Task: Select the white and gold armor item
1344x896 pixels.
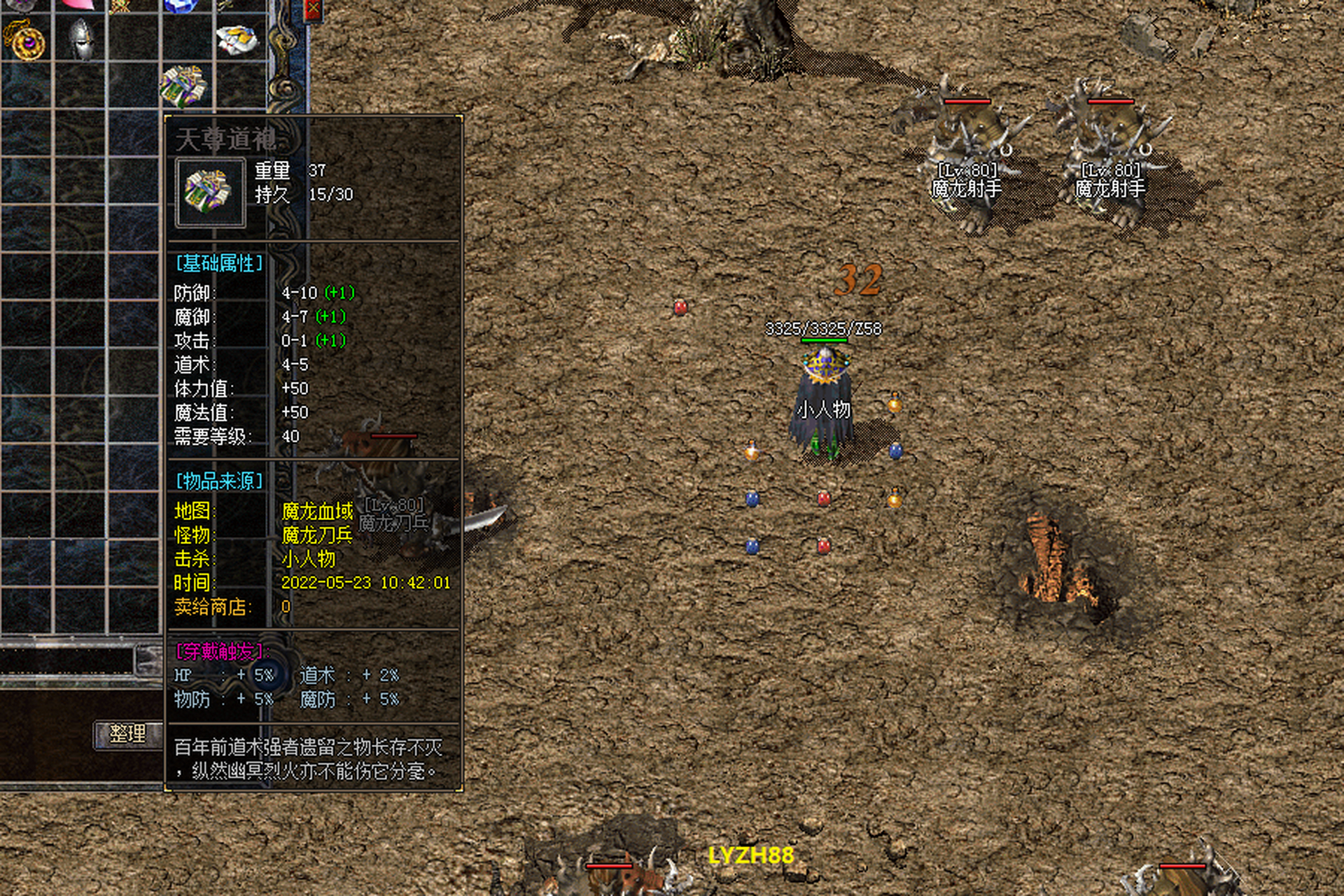Action: [x=238, y=40]
